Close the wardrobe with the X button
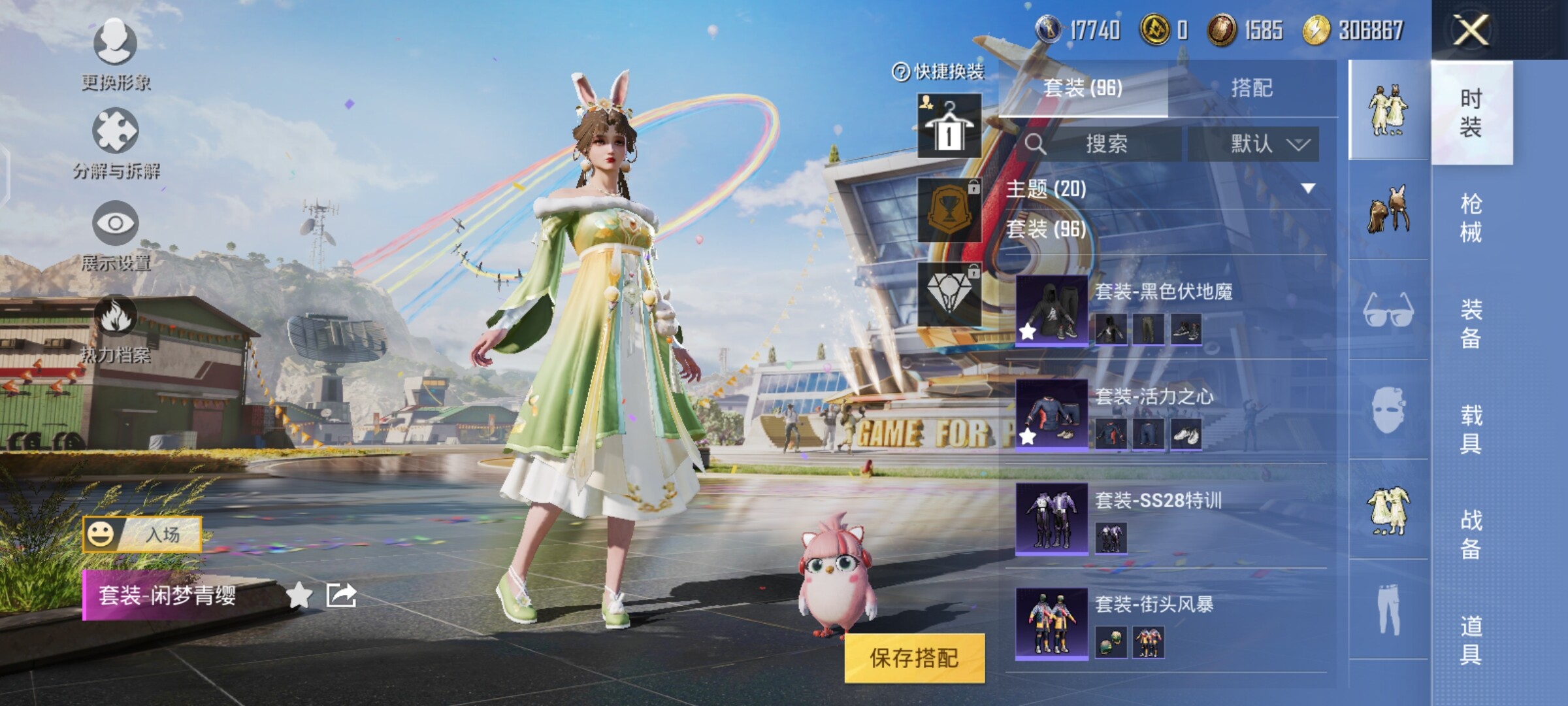The image size is (1568, 706). point(1471,30)
